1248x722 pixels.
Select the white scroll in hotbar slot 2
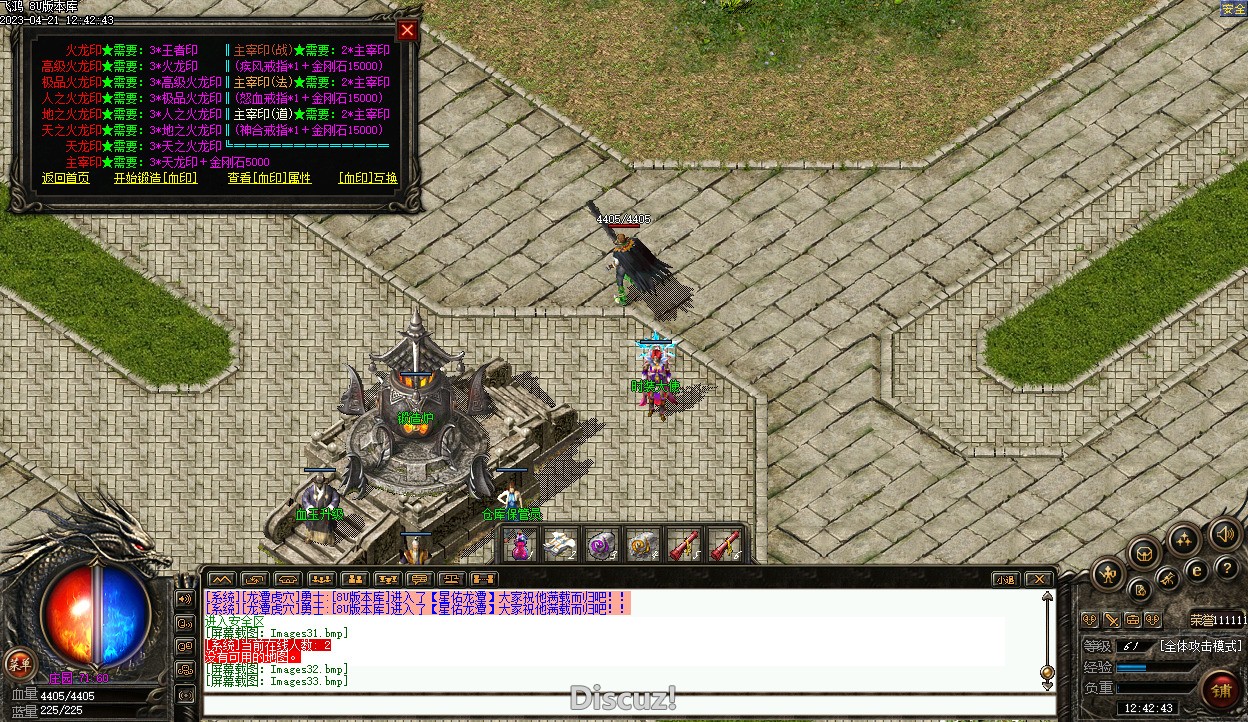tap(561, 545)
